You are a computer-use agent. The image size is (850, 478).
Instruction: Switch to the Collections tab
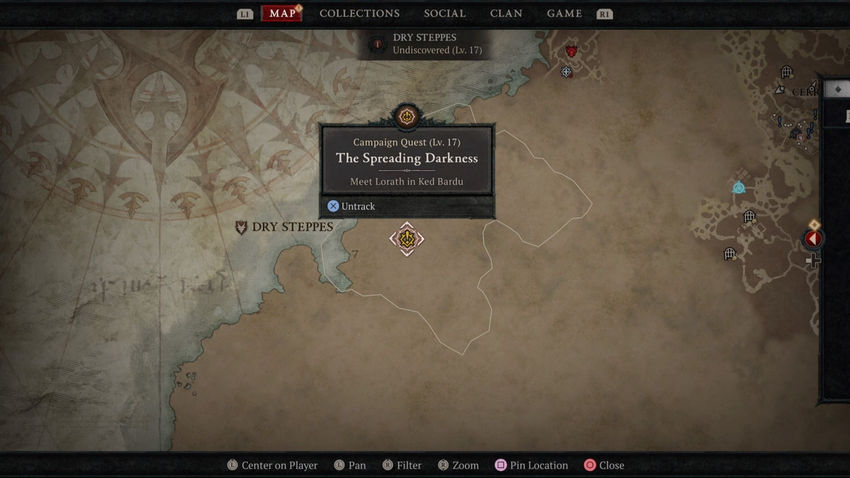pyautogui.click(x=359, y=14)
